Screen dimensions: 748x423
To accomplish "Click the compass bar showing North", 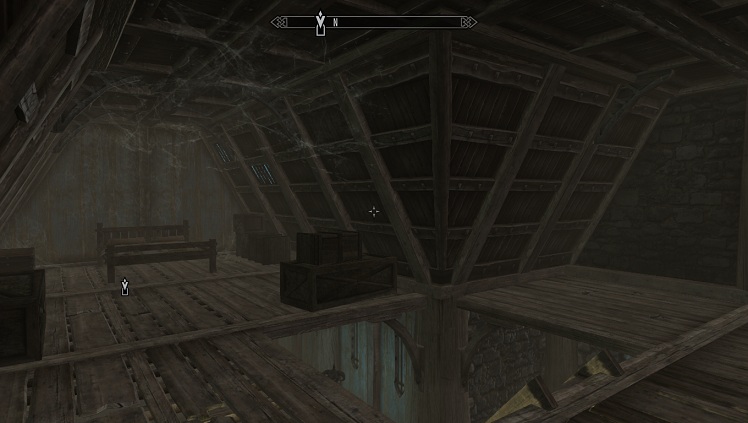I will [374, 22].
